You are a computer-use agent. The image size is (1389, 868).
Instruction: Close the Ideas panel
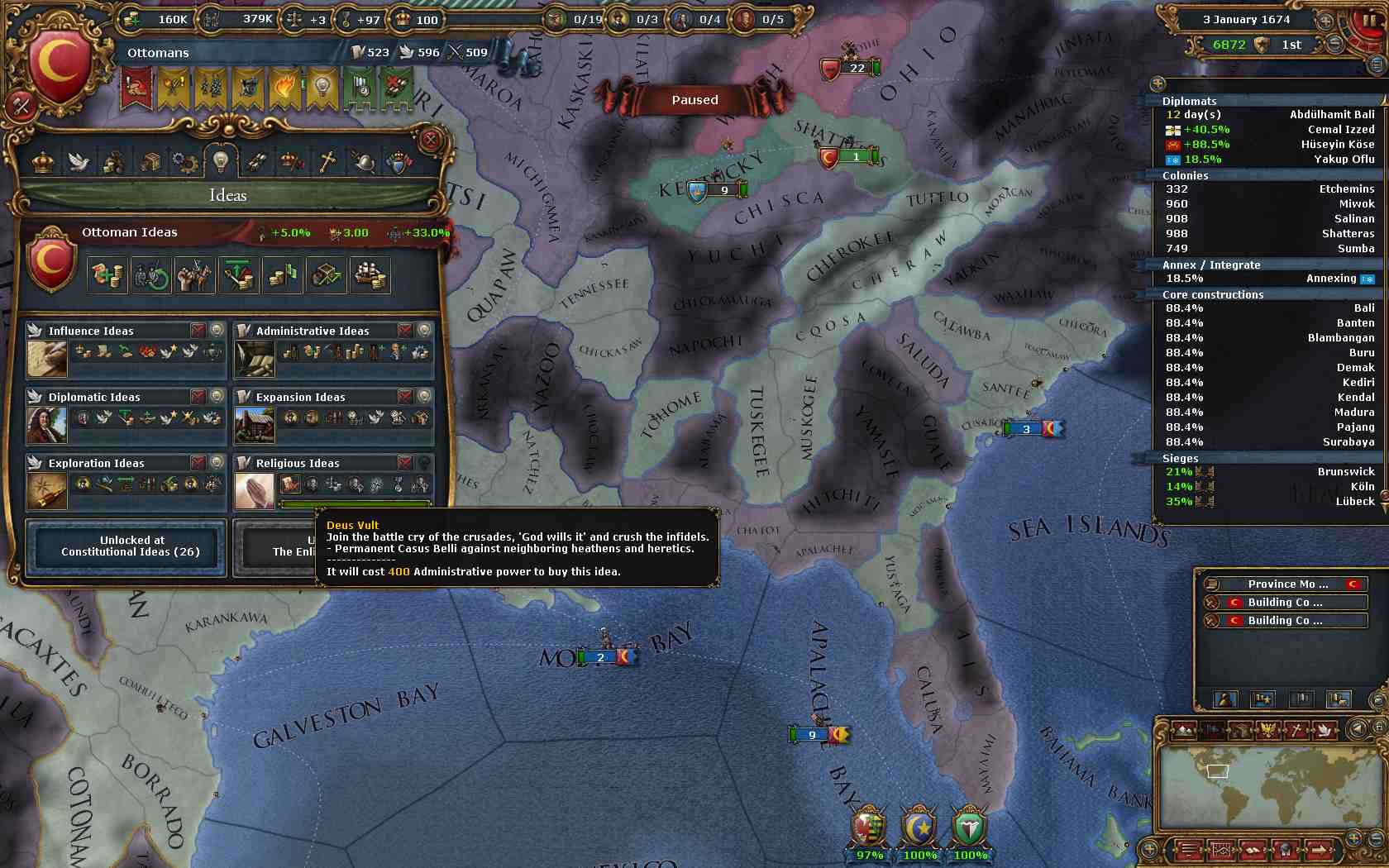coord(430,140)
